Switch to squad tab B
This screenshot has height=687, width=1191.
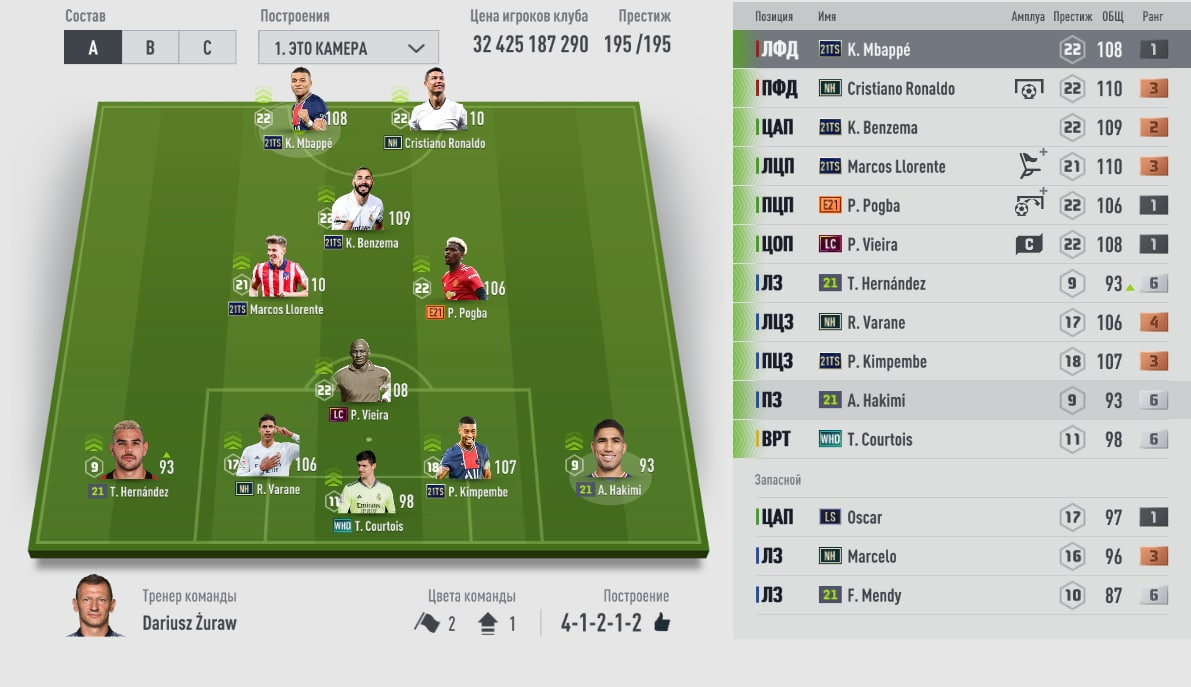[x=150, y=47]
